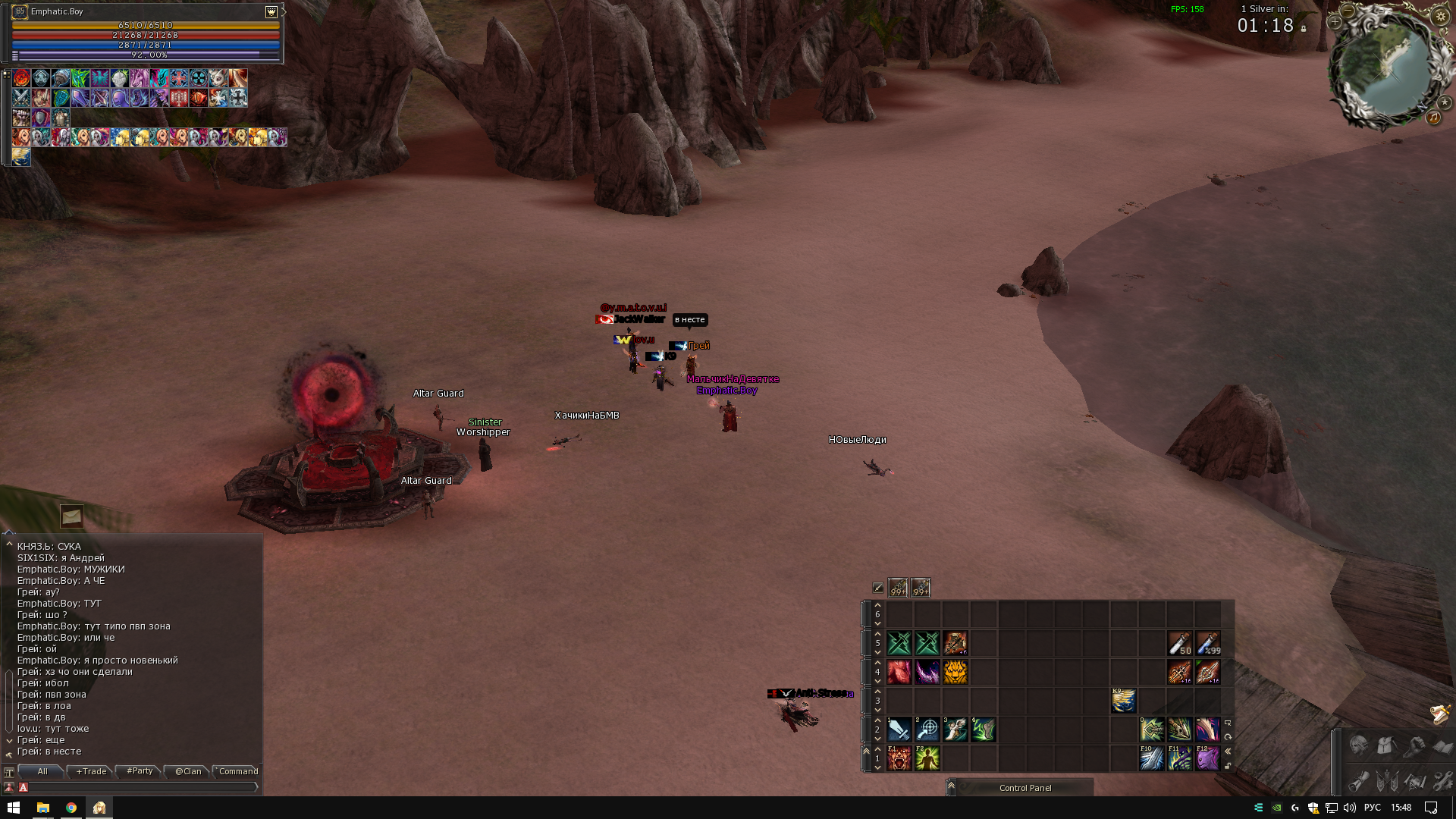This screenshot has width=1456, height=819.
Task: Switch to the +Trade chat tab
Action: pyautogui.click(x=91, y=771)
